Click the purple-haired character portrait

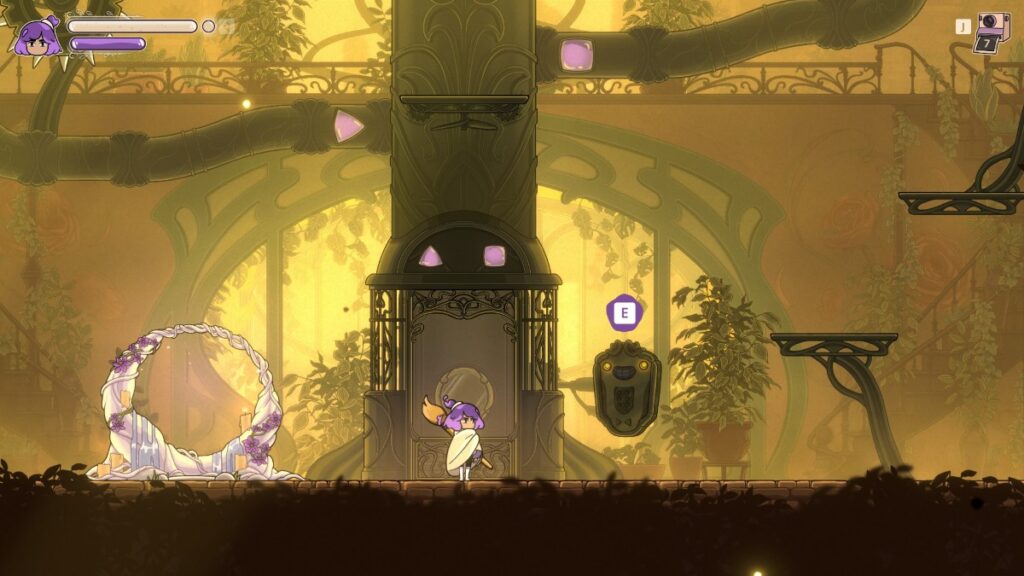[37, 37]
